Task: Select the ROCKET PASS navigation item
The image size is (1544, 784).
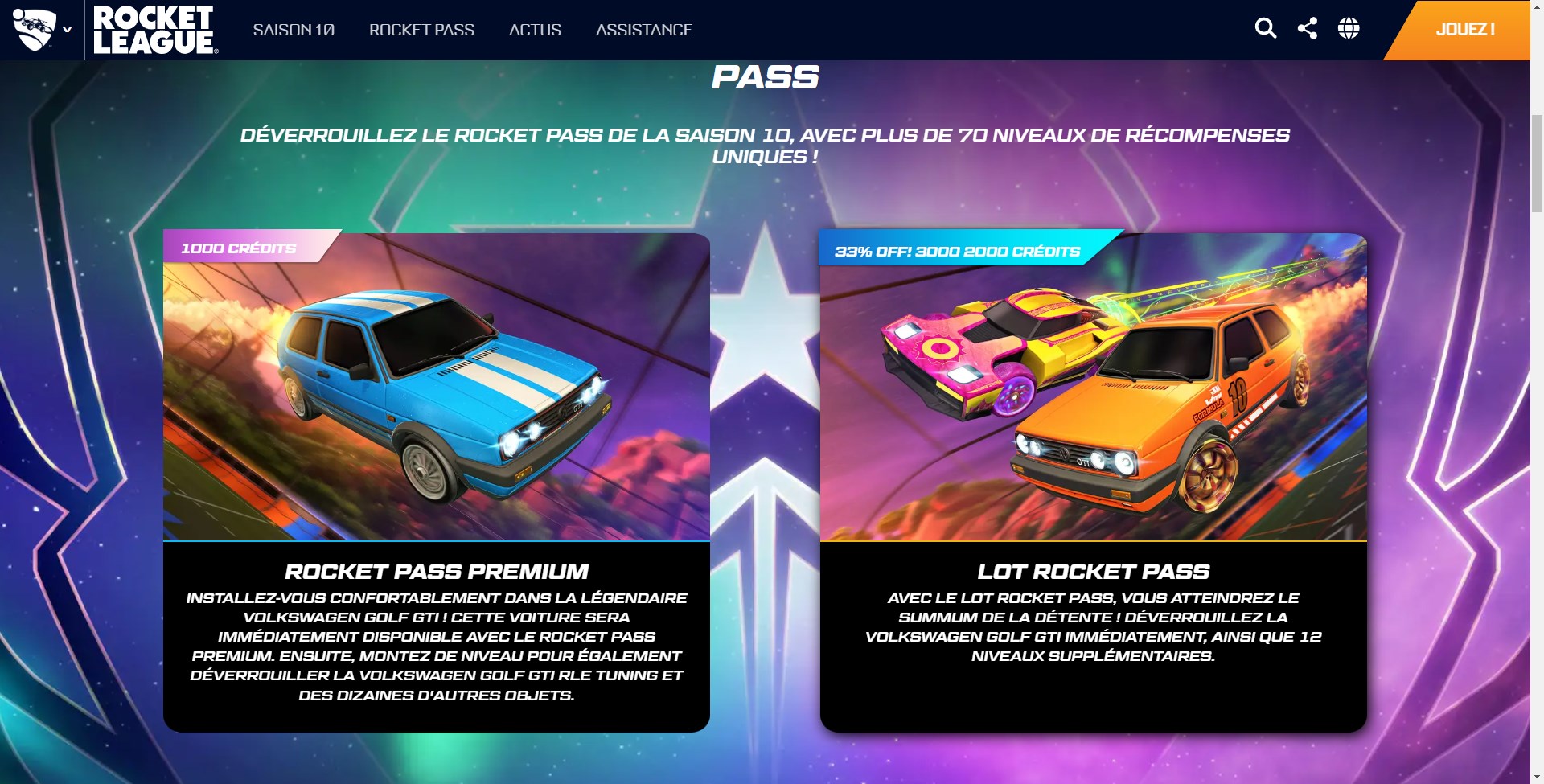Action: point(422,30)
